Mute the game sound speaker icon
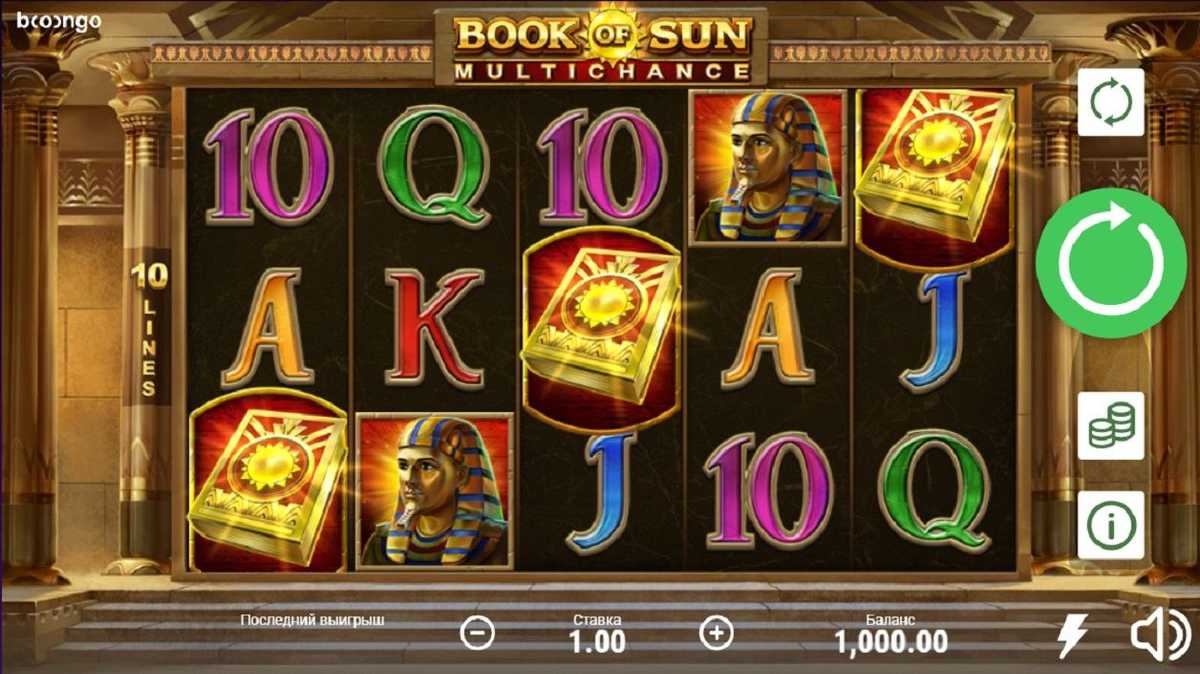1200x674 pixels. [1160, 636]
